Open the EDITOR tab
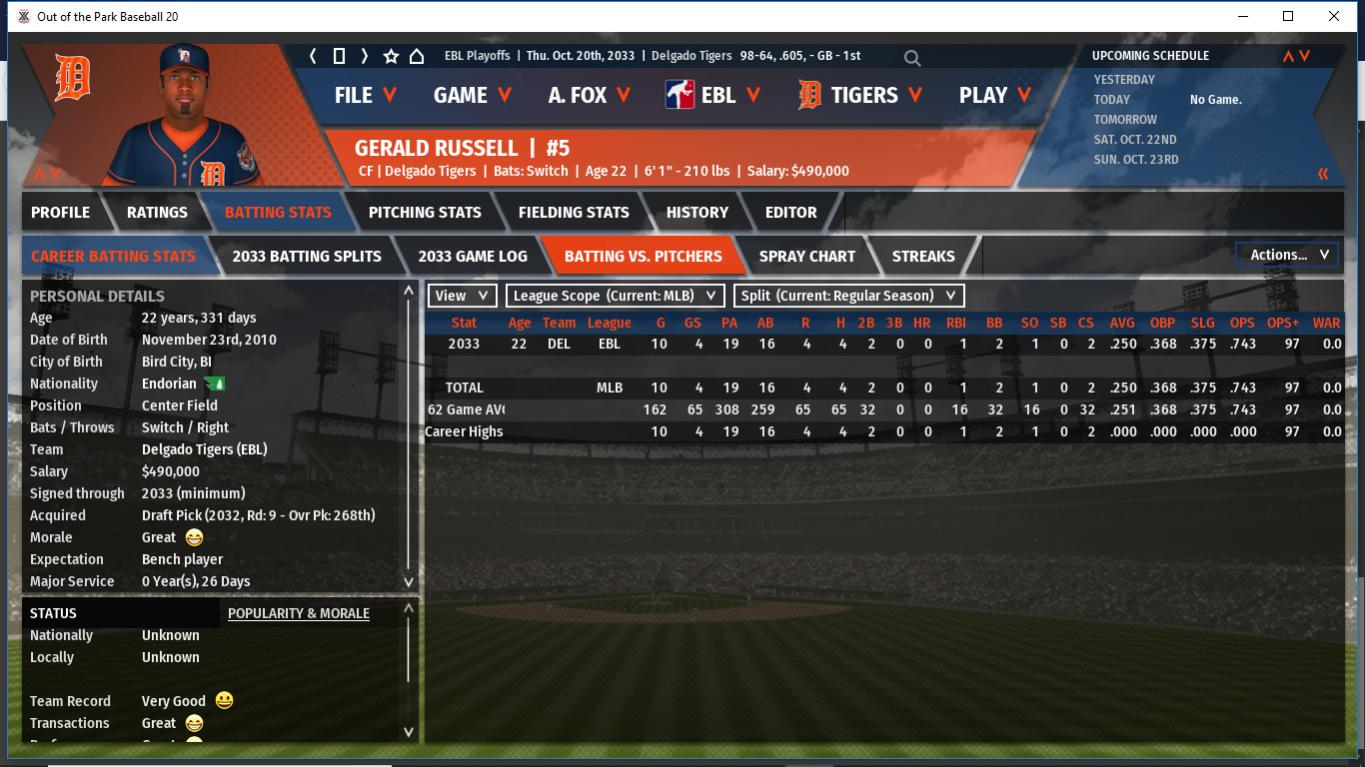The height and width of the screenshot is (767, 1365). click(791, 212)
